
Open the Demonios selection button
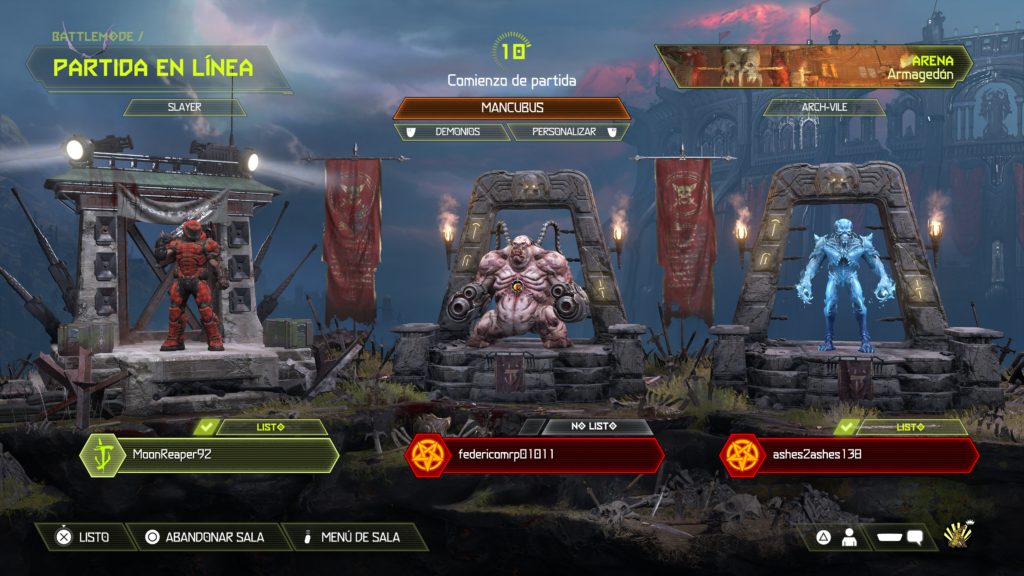(x=452, y=131)
